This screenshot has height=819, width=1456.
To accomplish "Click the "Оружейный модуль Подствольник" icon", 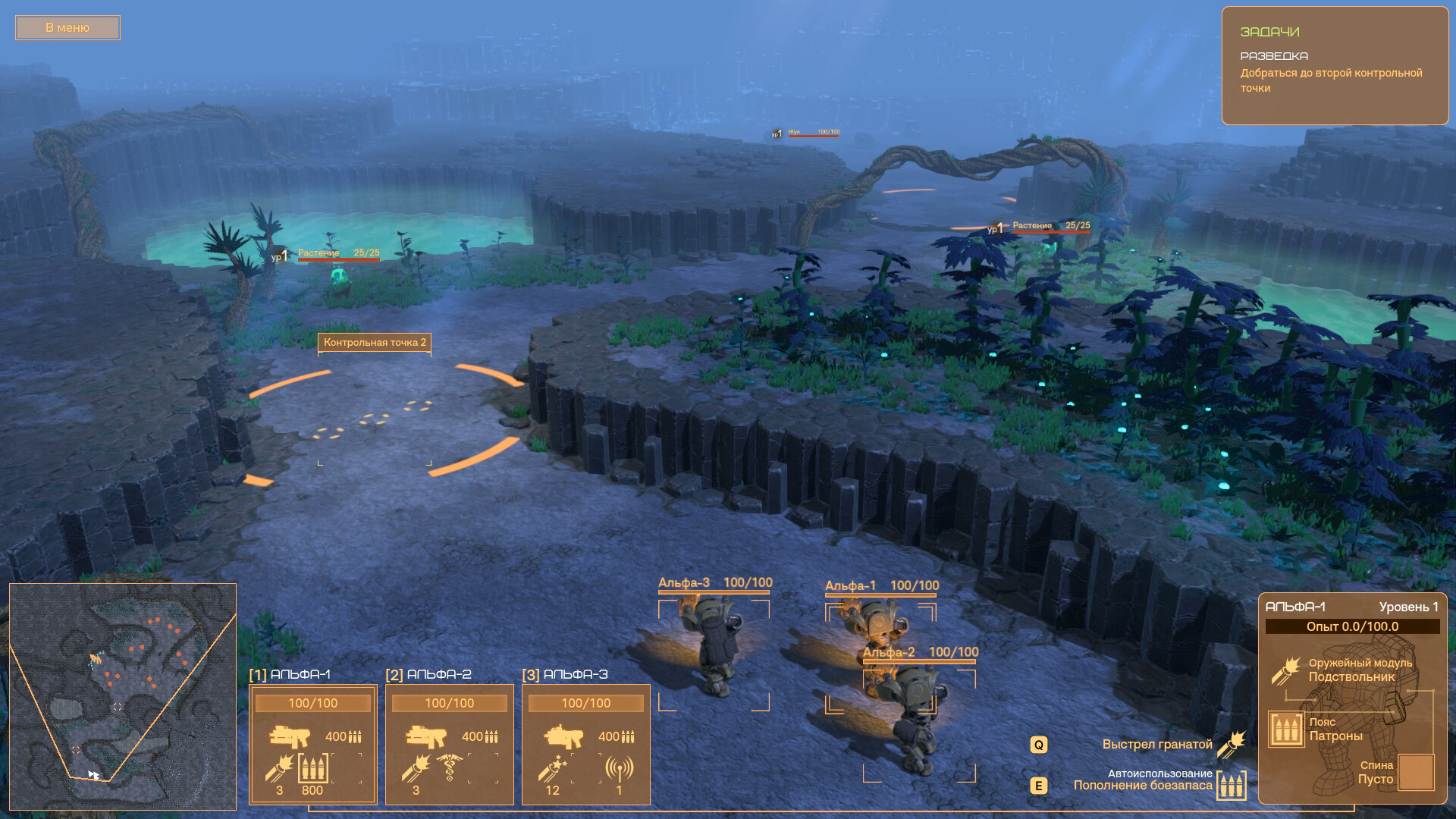I will pyautogui.click(x=1286, y=670).
